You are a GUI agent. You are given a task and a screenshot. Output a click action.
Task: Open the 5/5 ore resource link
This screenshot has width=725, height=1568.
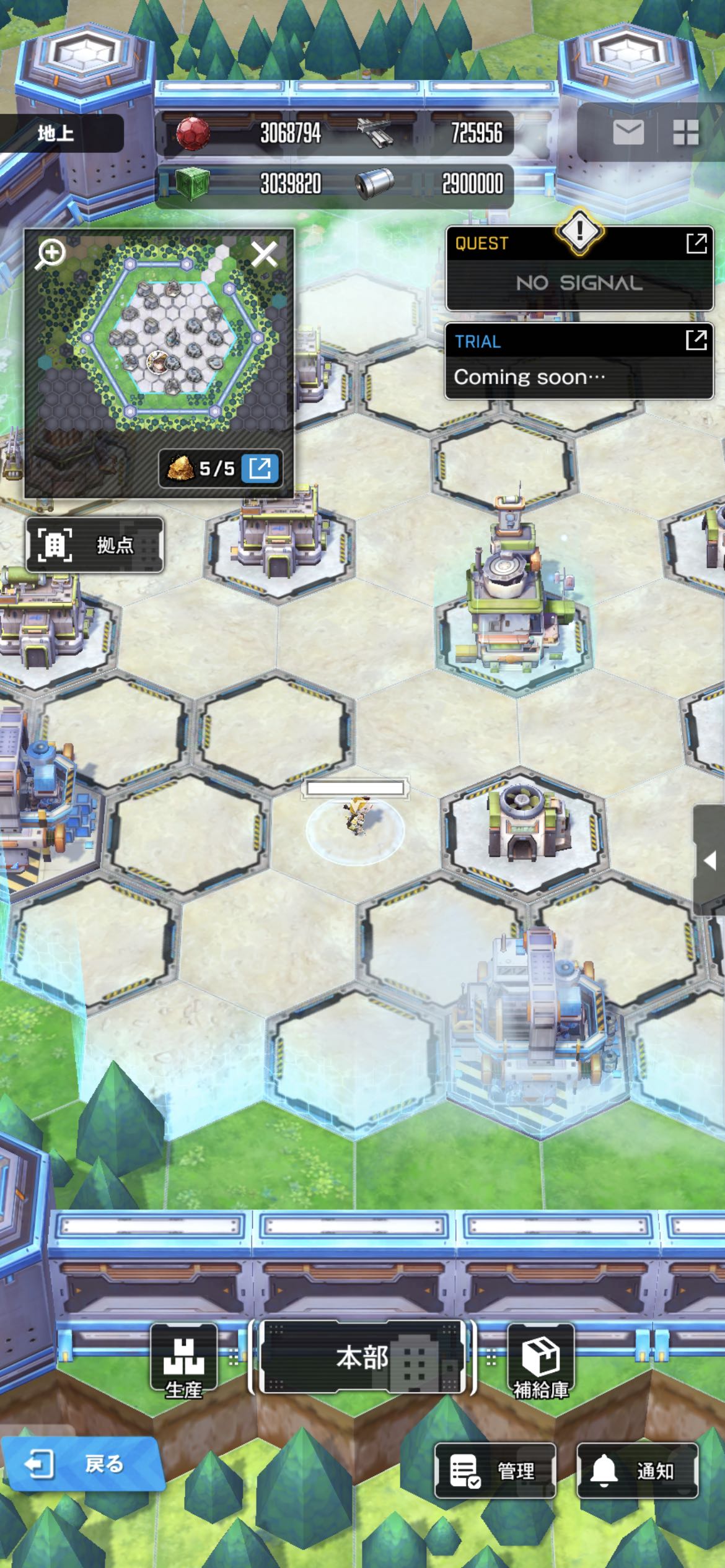coord(260,468)
